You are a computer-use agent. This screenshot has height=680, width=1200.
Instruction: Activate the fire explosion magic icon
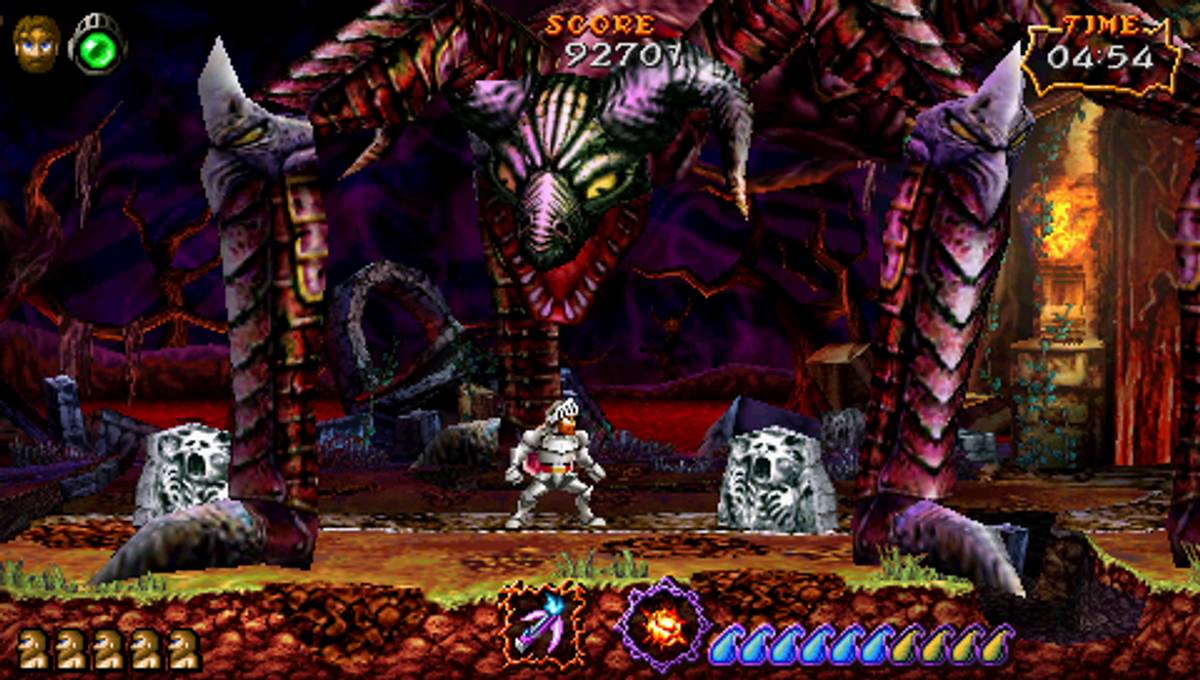coord(661,625)
